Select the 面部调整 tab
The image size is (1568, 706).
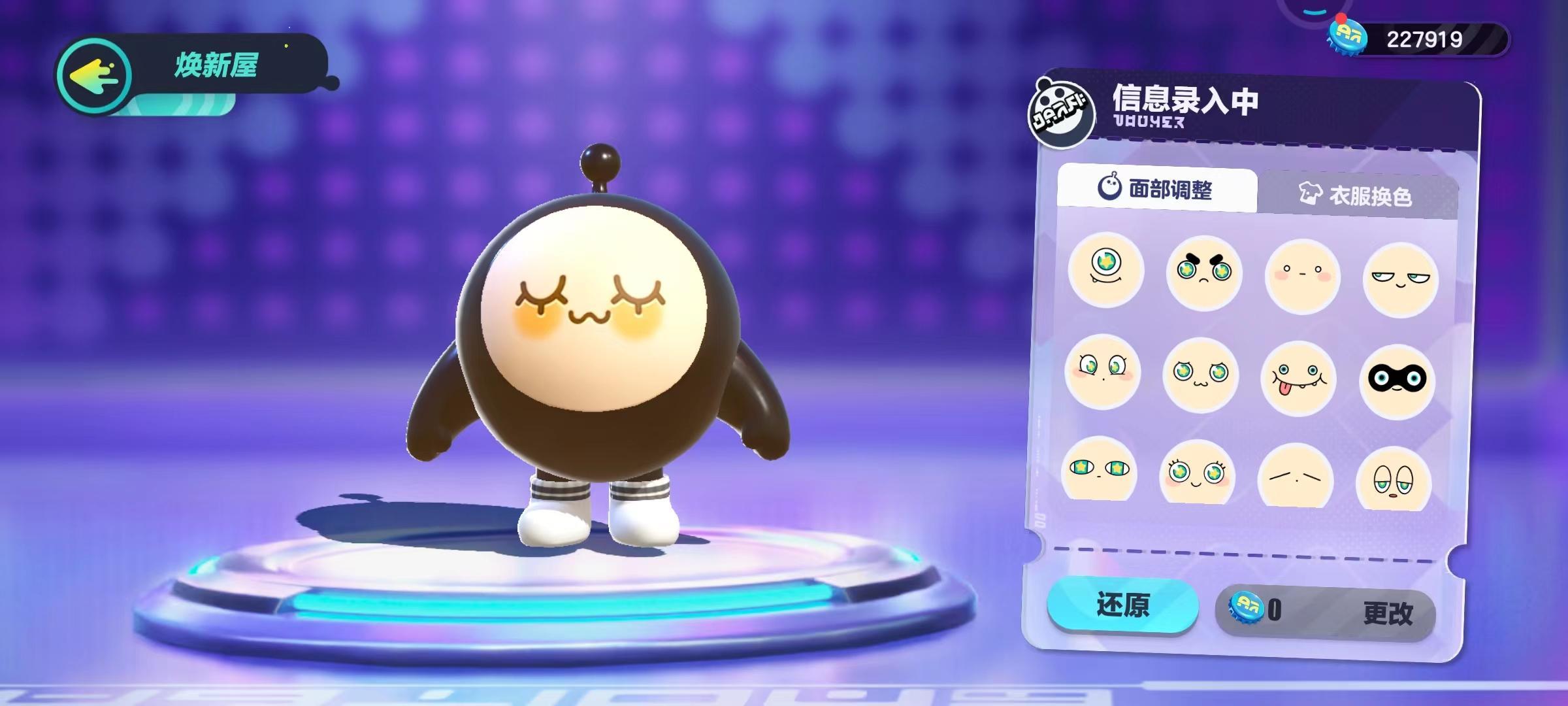(1156, 189)
